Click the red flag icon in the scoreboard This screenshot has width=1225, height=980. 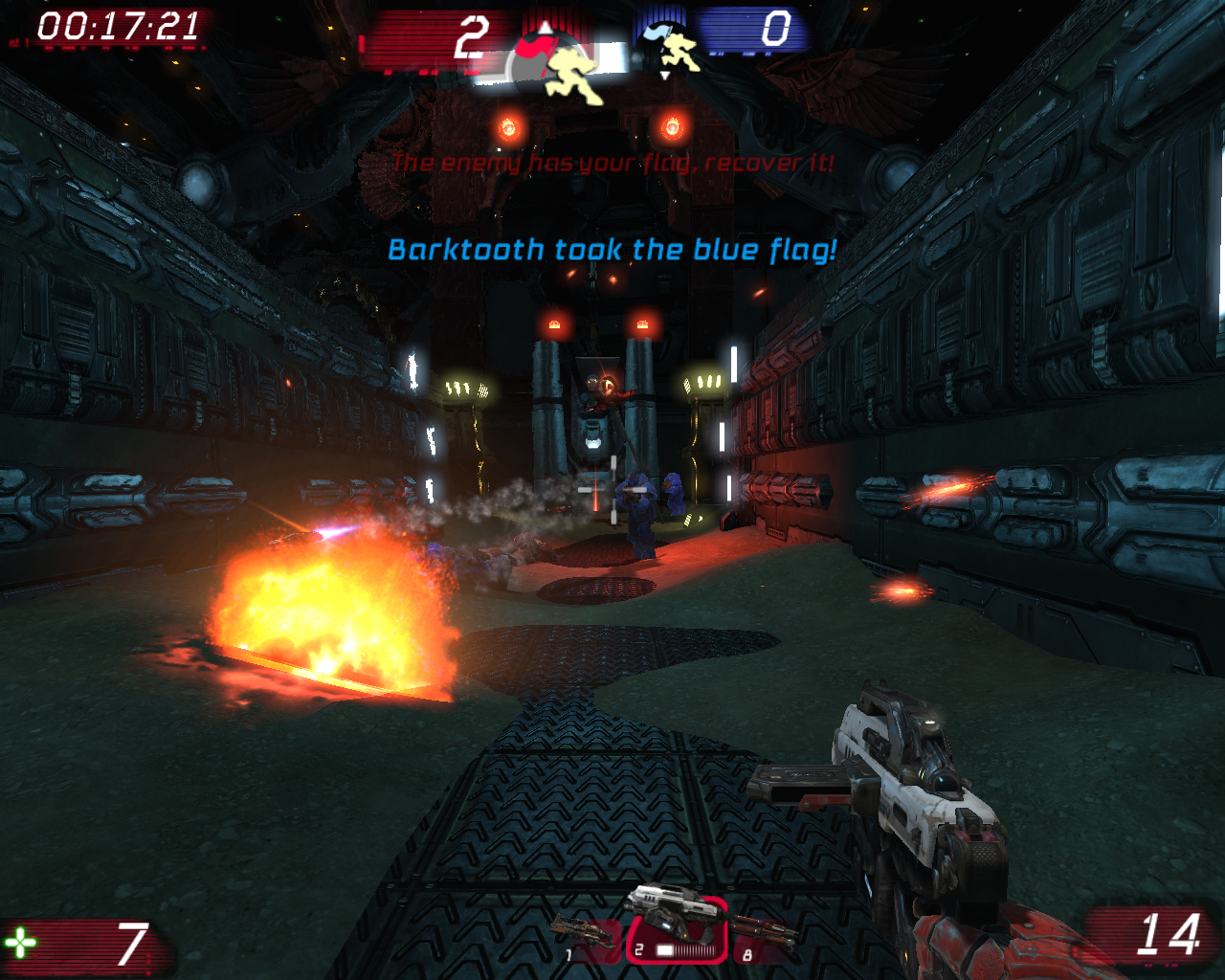click(534, 48)
